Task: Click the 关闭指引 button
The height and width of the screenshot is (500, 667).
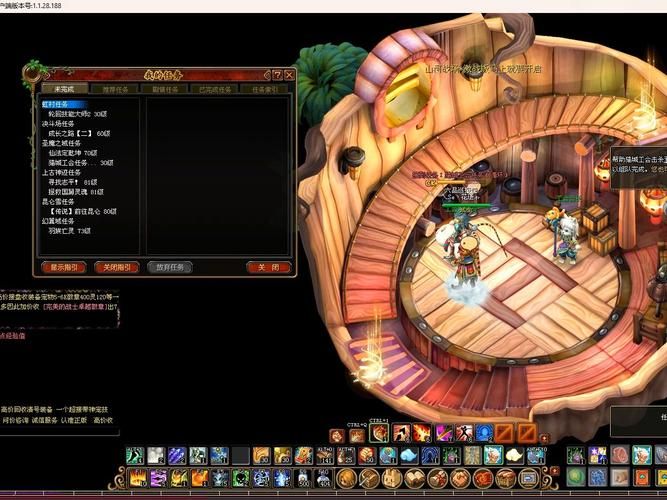Action: [x=115, y=267]
